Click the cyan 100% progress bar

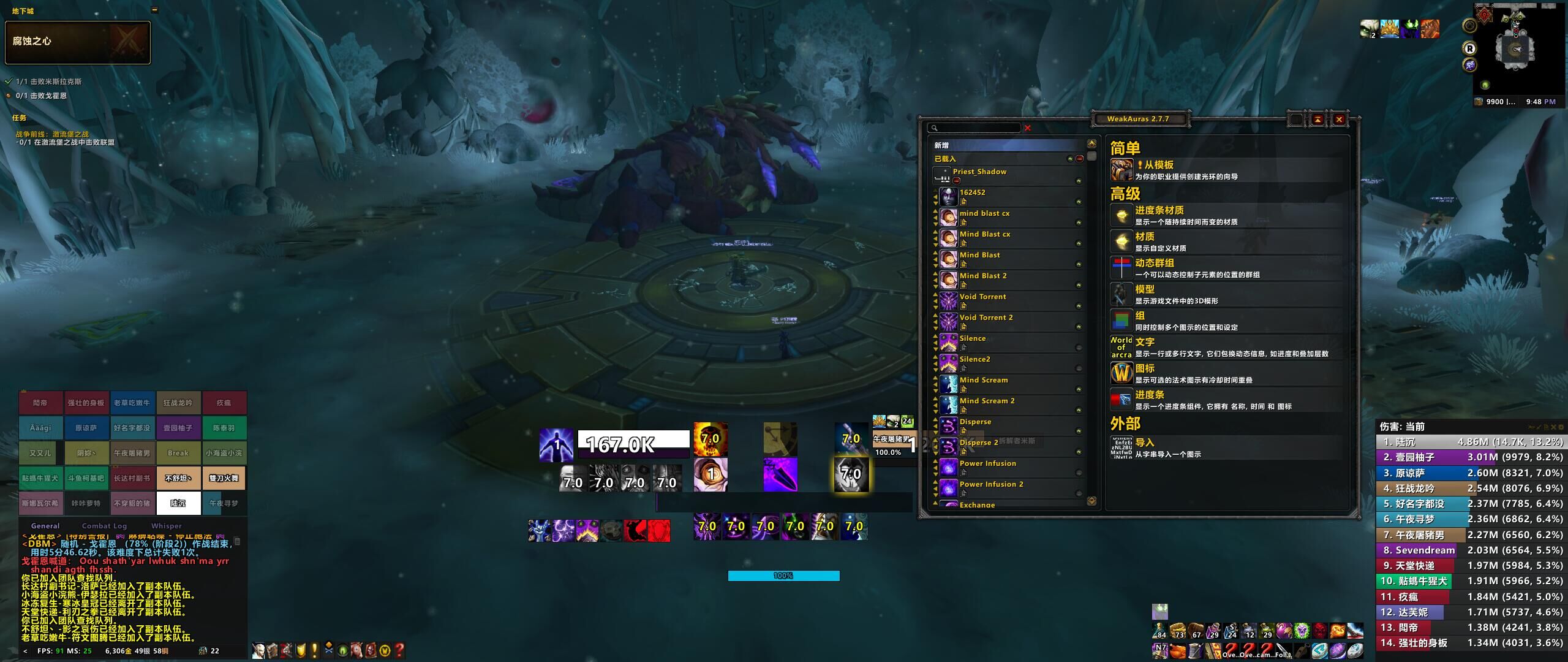(x=783, y=576)
